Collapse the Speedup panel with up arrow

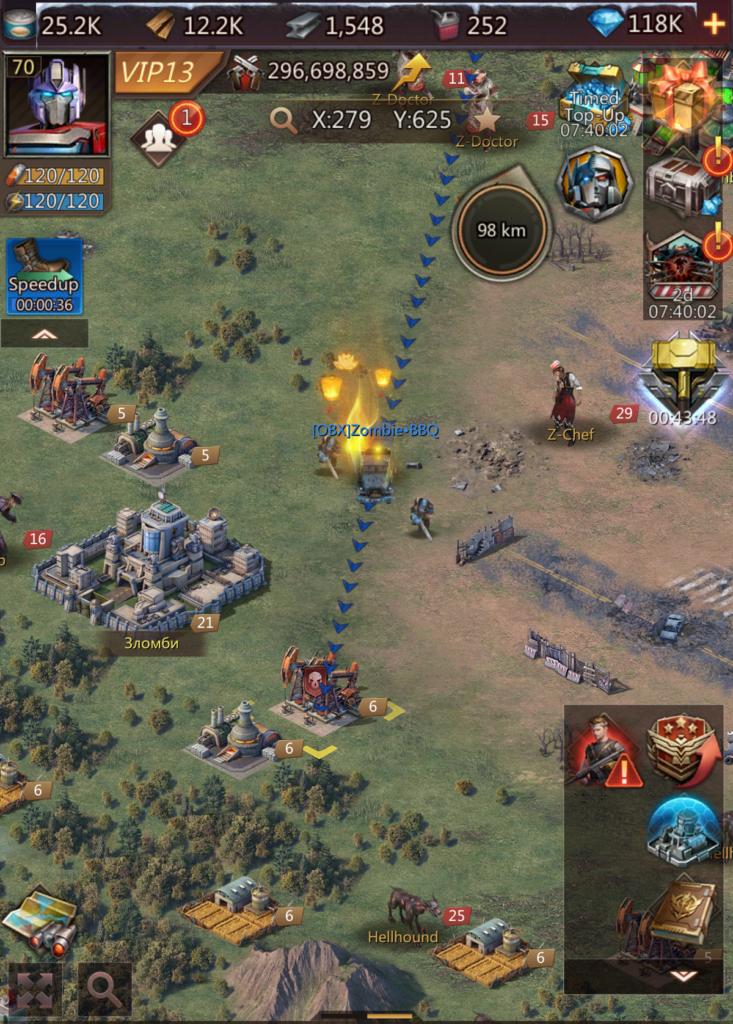point(44,334)
